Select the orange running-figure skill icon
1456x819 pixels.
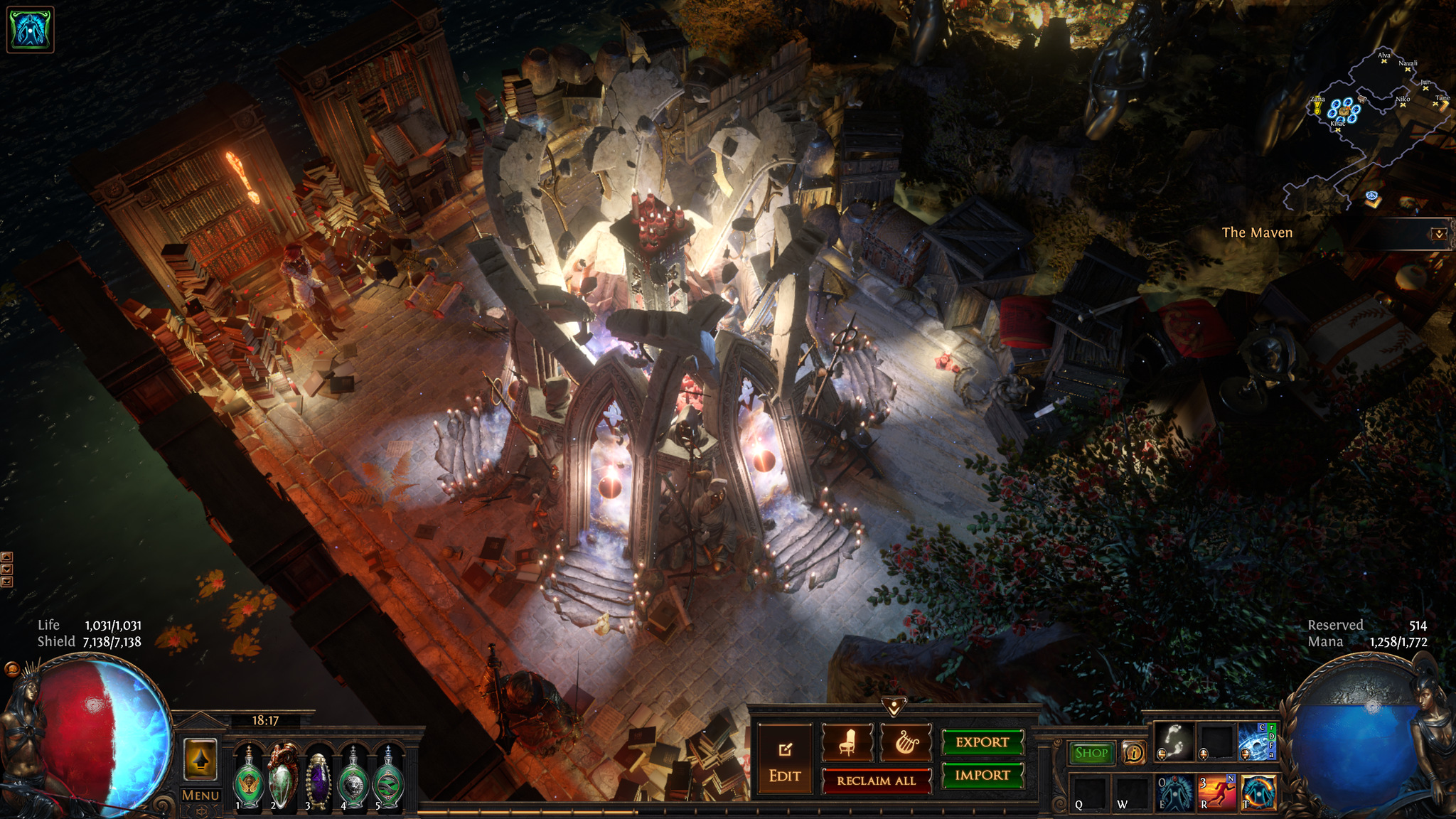(1218, 793)
